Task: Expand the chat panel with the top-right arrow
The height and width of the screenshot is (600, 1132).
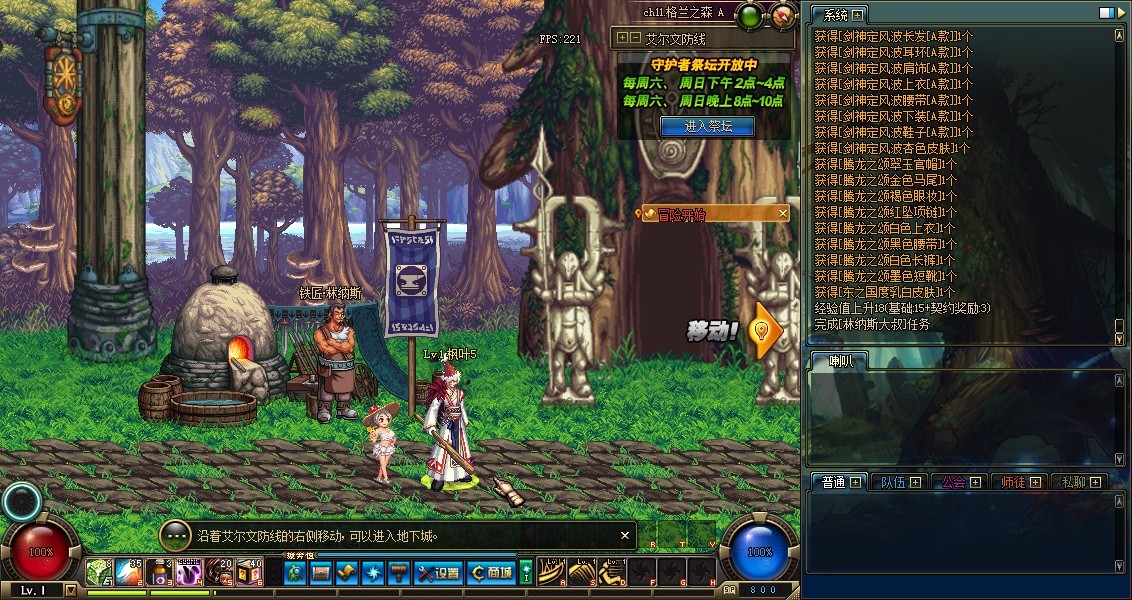Action: (1120, 14)
